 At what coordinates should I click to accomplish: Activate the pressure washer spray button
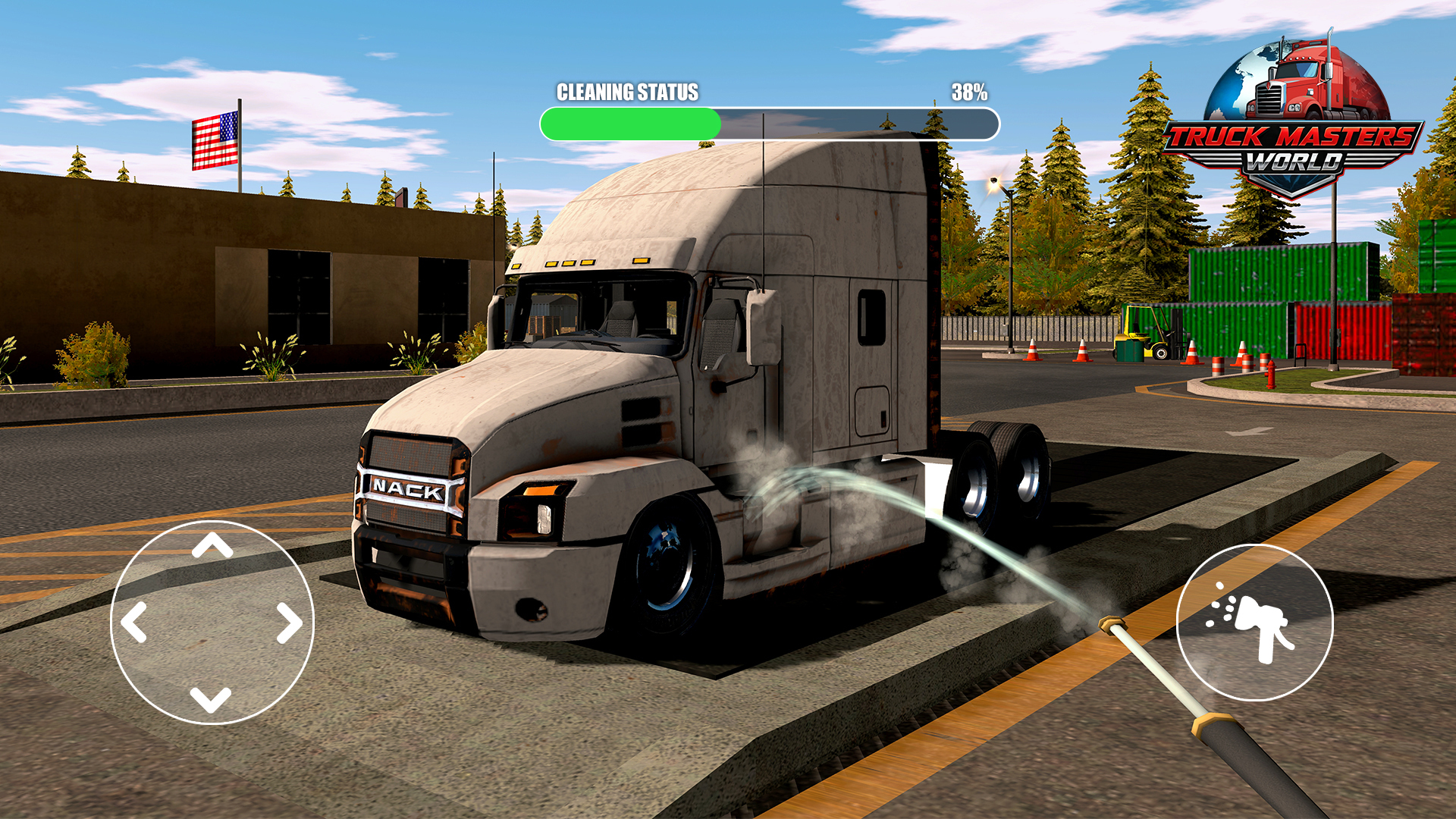[1254, 623]
